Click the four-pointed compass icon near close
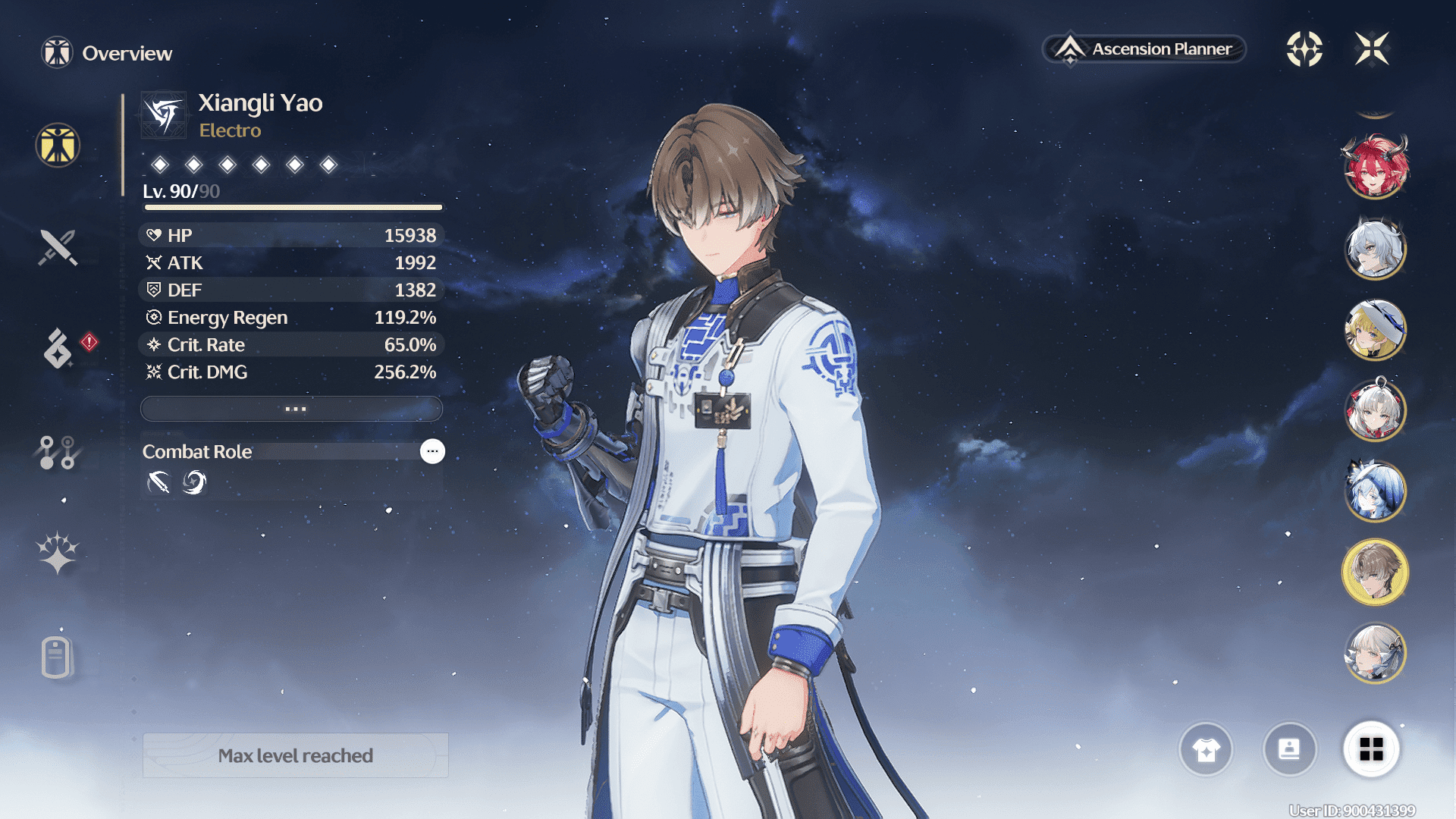The image size is (1456, 819). (x=1304, y=49)
